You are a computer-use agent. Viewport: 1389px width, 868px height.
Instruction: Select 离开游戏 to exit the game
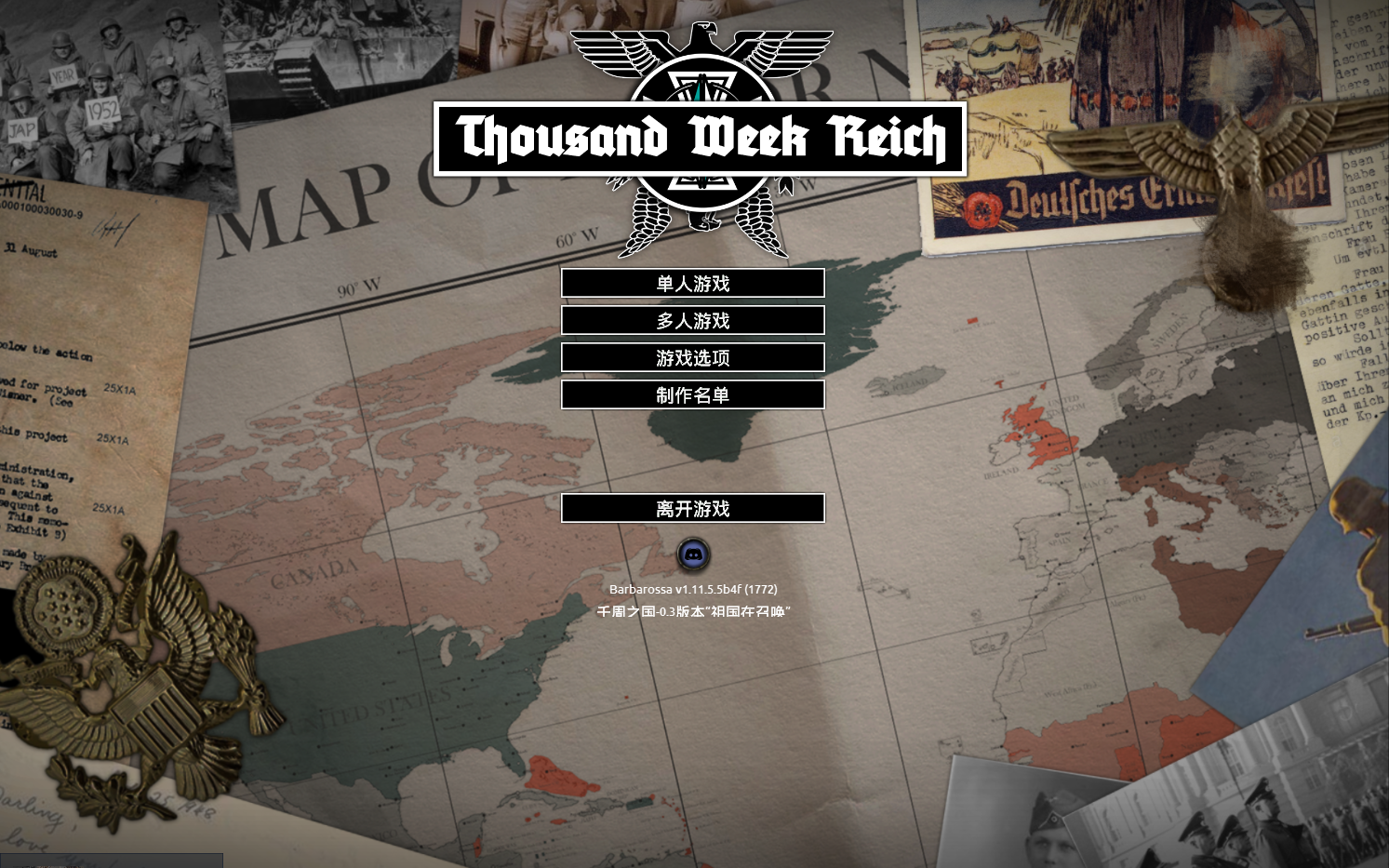tap(692, 509)
